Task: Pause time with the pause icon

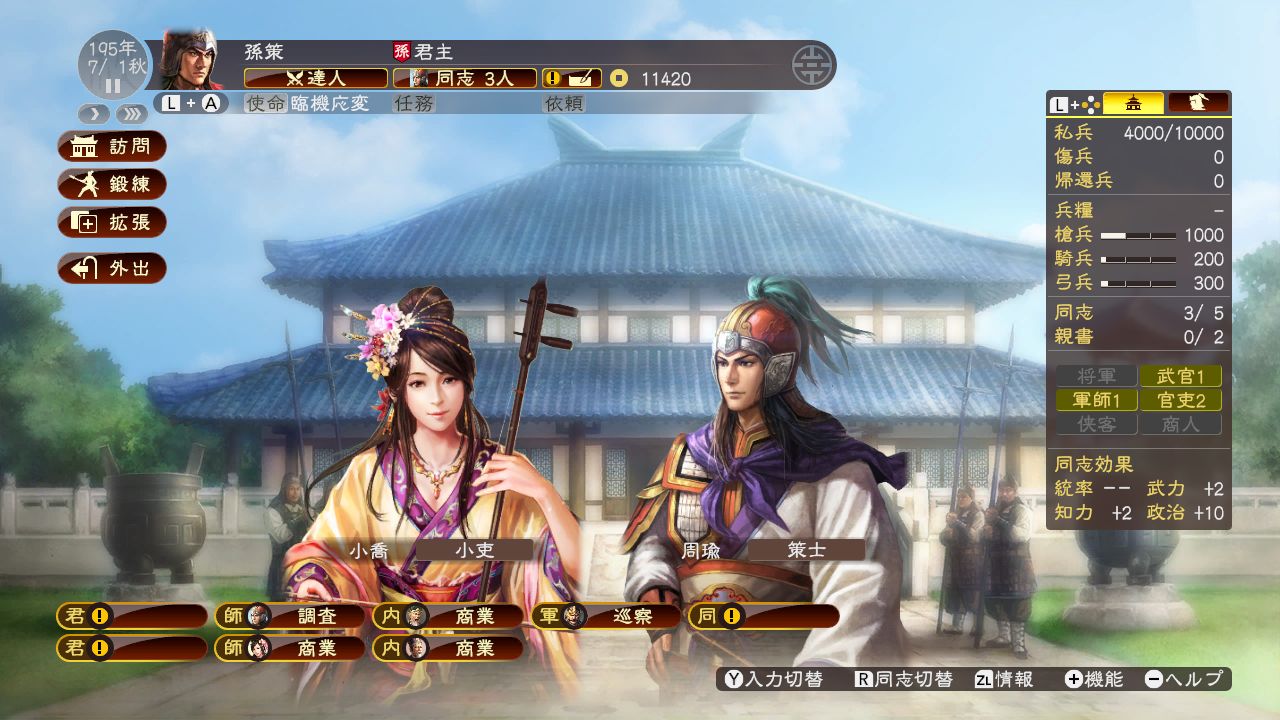Action: coord(112,86)
